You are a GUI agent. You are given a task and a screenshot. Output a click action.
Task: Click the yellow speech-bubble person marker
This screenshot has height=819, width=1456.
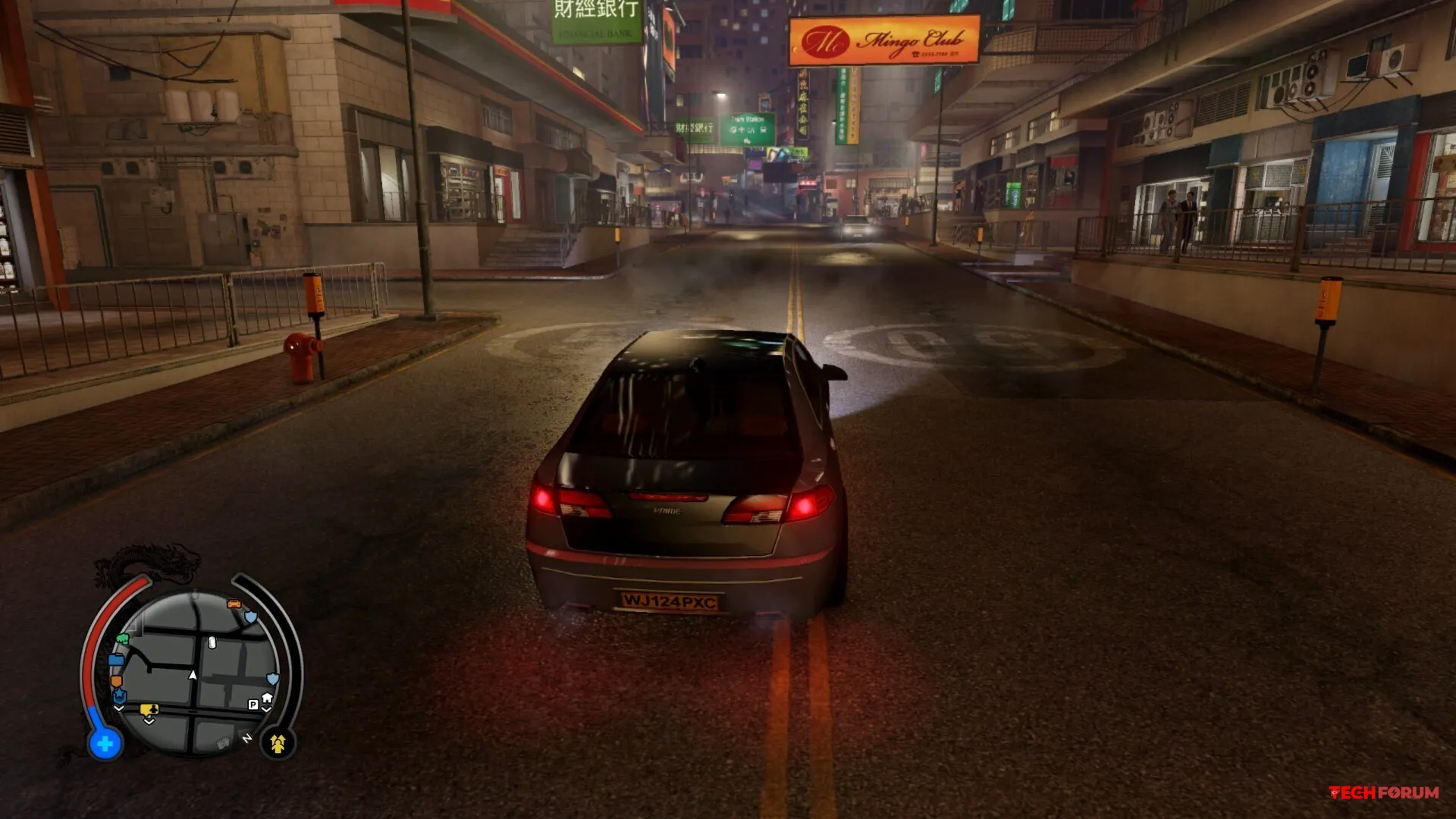(149, 710)
